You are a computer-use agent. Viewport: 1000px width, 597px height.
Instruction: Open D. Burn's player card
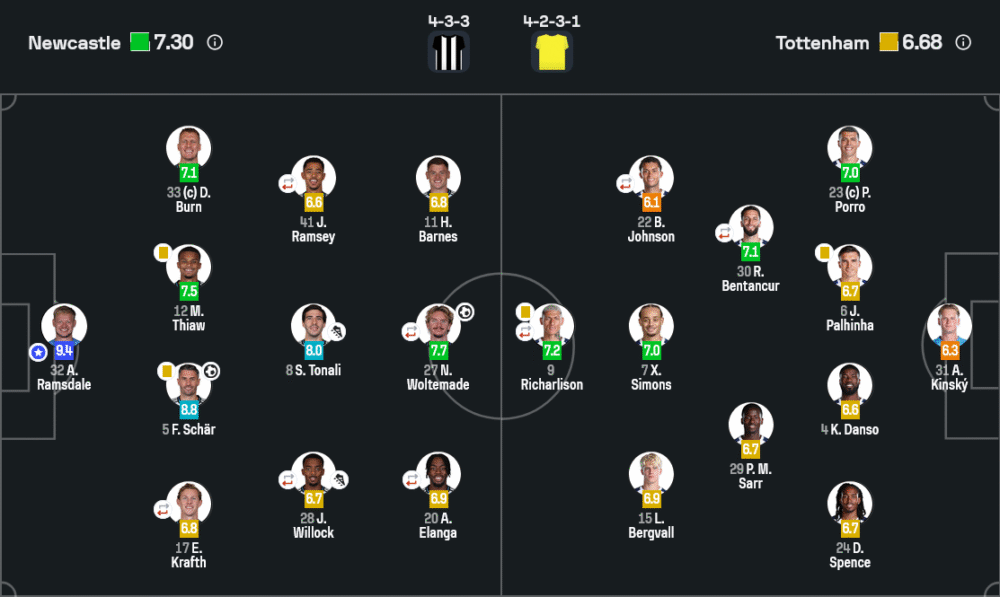(188, 148)
